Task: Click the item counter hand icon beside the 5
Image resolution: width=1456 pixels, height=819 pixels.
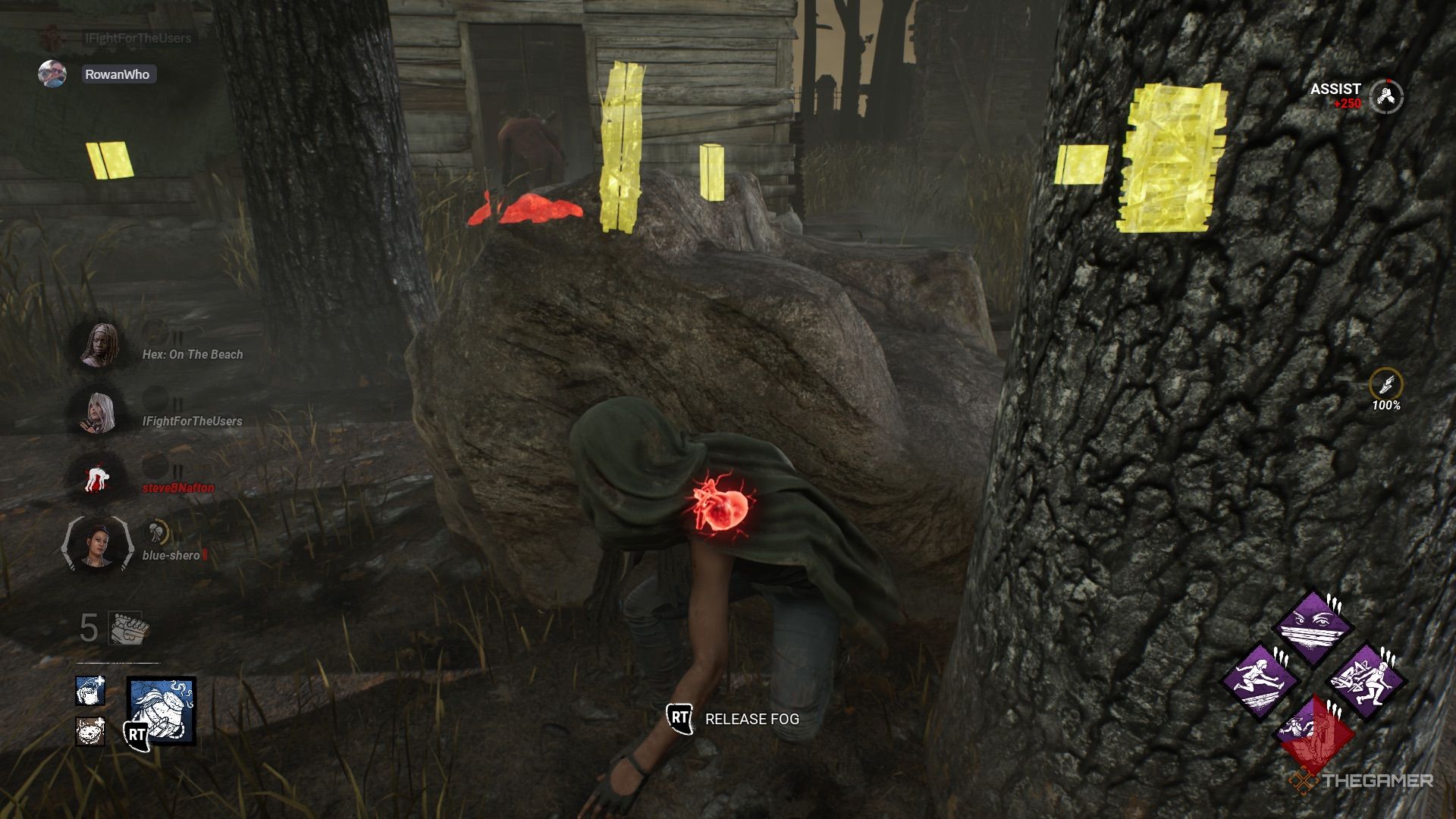Action: (x=127, y=629)
